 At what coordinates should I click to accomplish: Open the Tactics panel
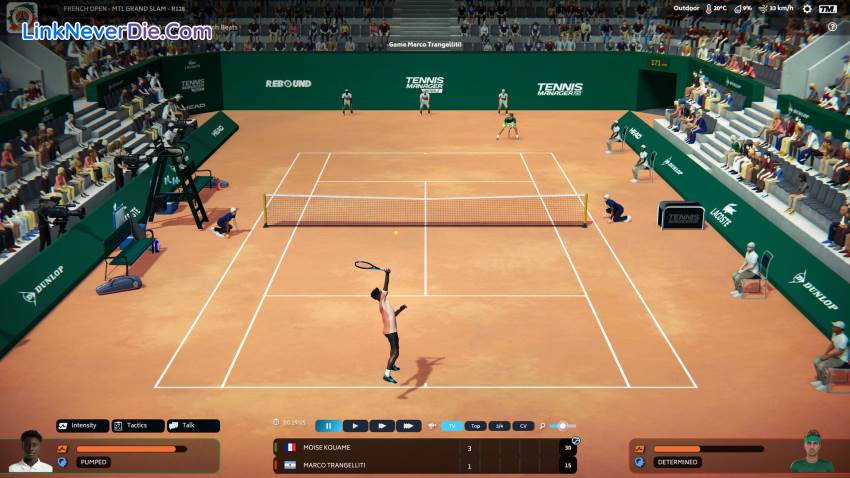[137, 425]
